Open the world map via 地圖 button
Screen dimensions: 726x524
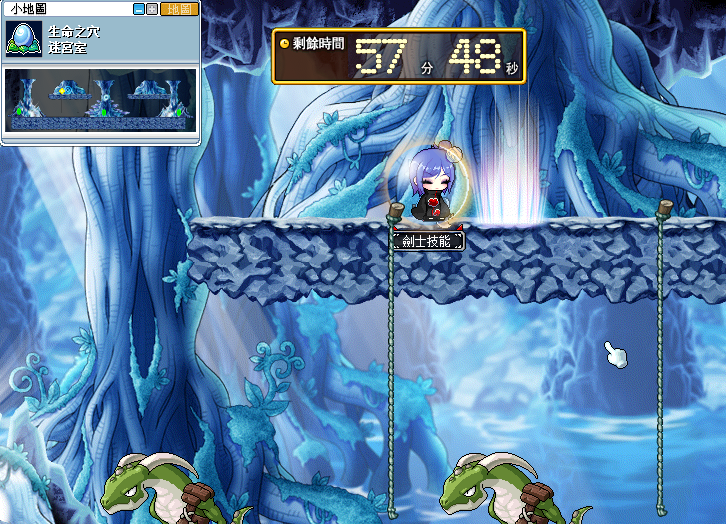pyautogui.click(x=179, y=9)
